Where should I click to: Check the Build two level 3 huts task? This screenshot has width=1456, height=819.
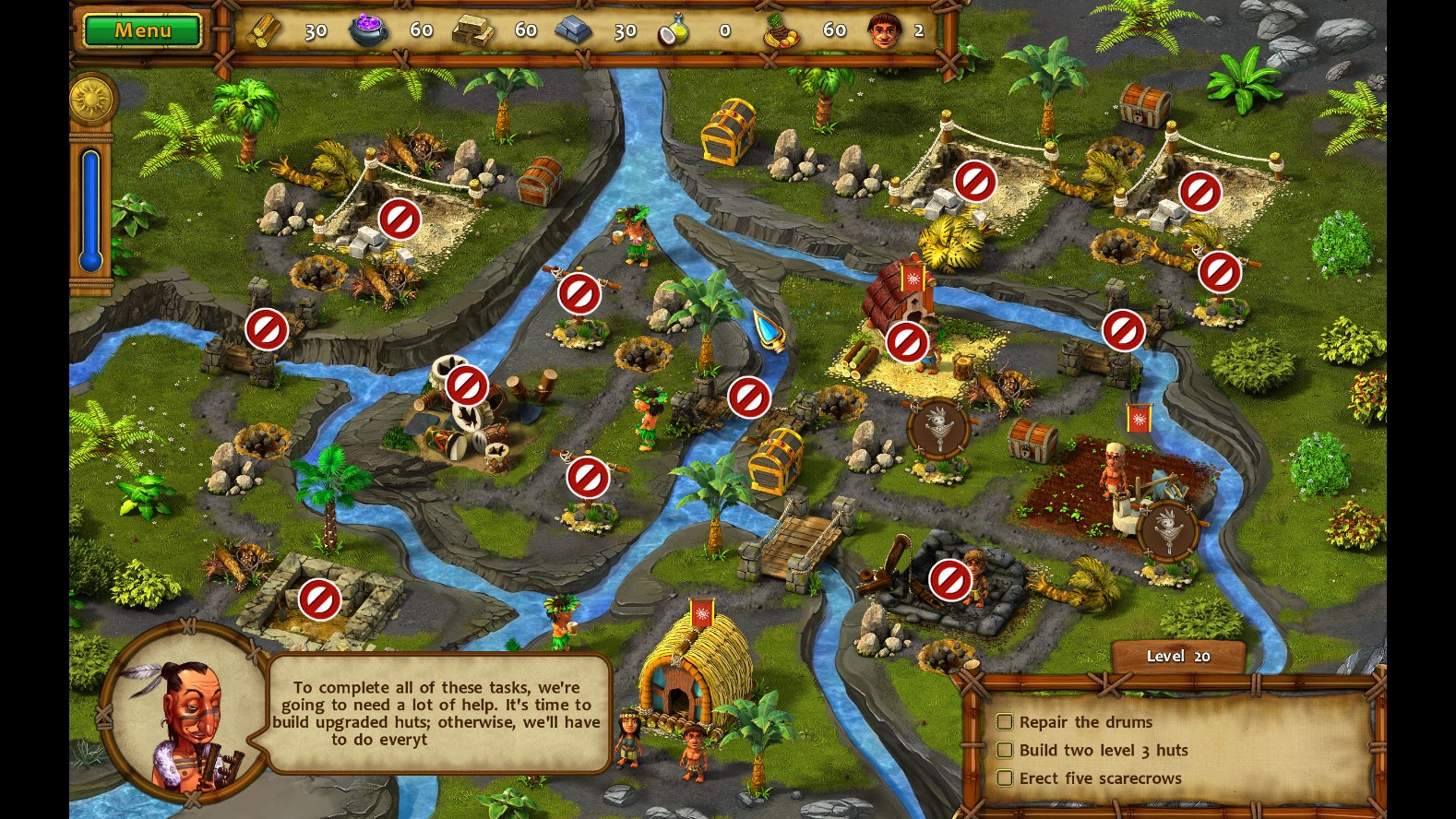pyautogui.click(x=1005, y=750)
